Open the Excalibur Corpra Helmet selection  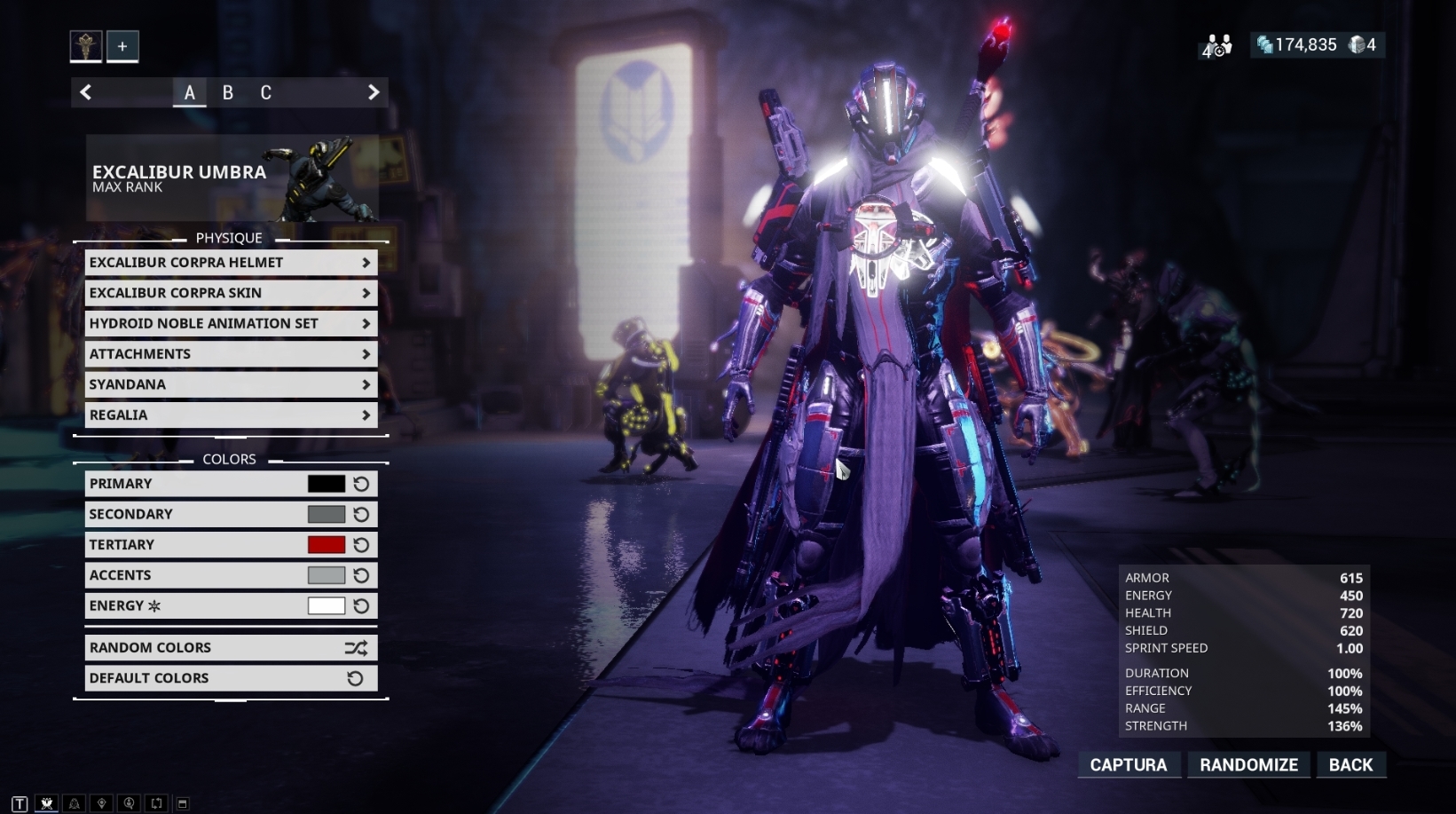[231, 263]
